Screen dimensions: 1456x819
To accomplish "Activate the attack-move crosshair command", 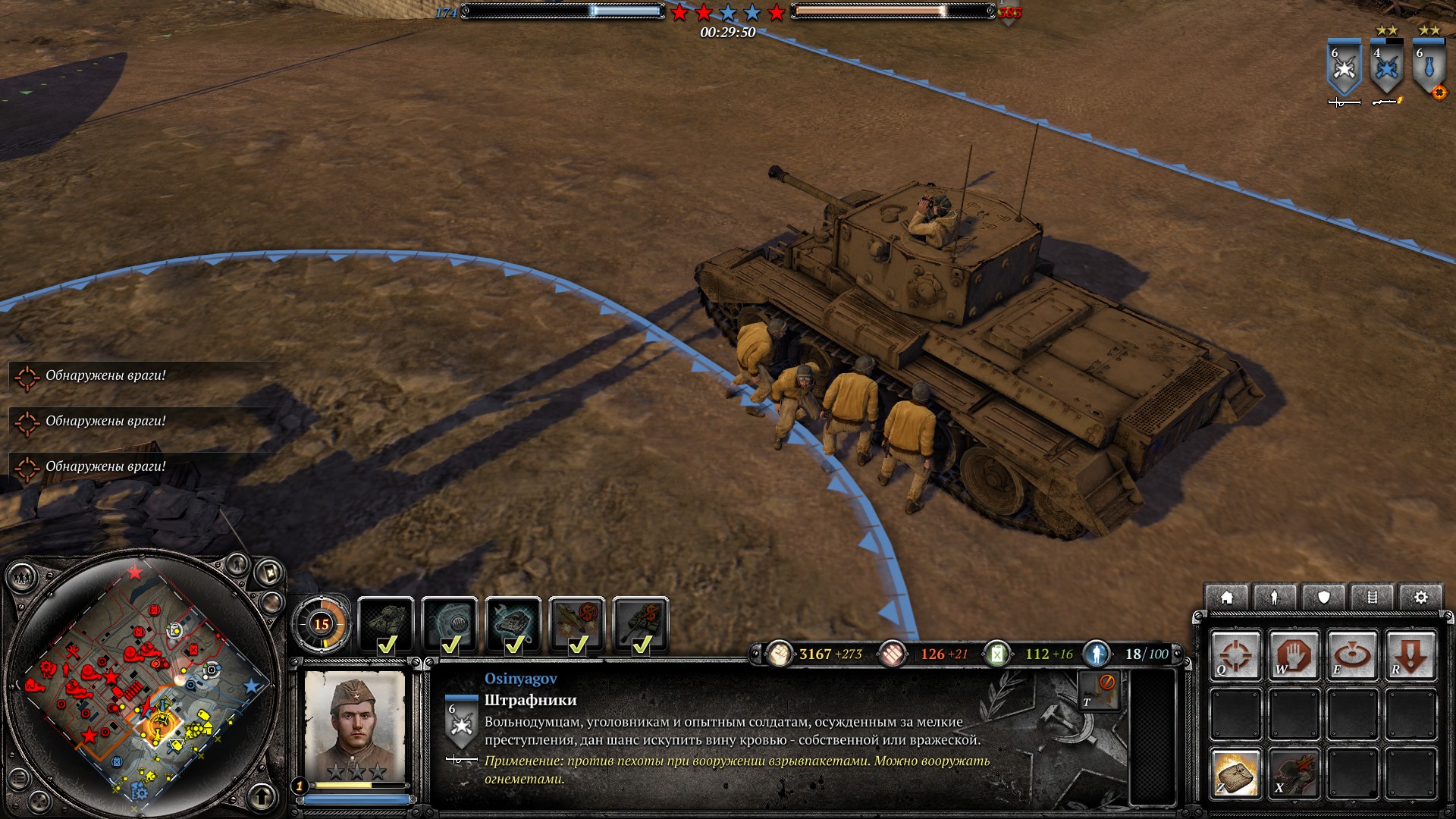I will pyautogui.click(x=1235, y=655).
